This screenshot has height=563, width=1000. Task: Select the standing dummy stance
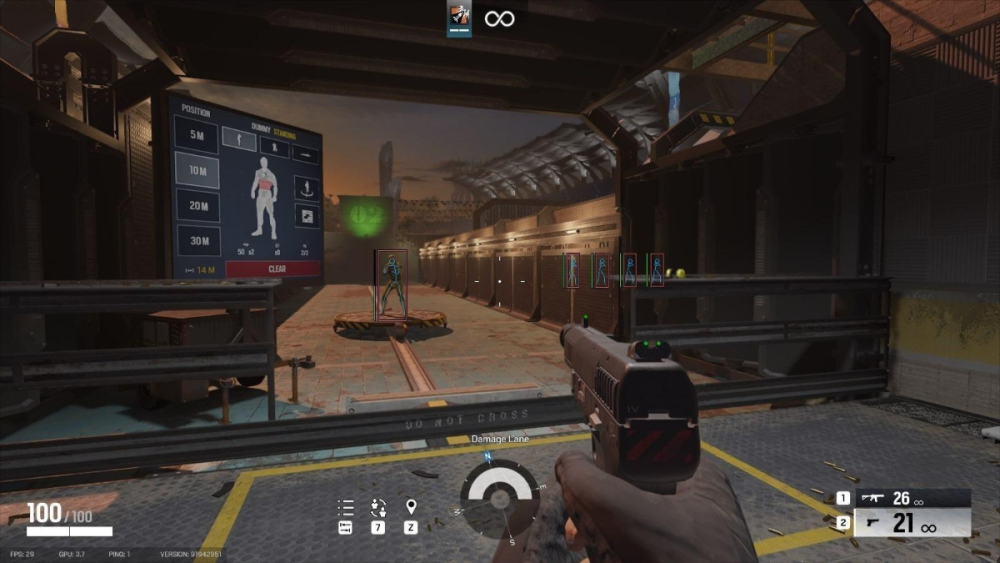(239, 139)
